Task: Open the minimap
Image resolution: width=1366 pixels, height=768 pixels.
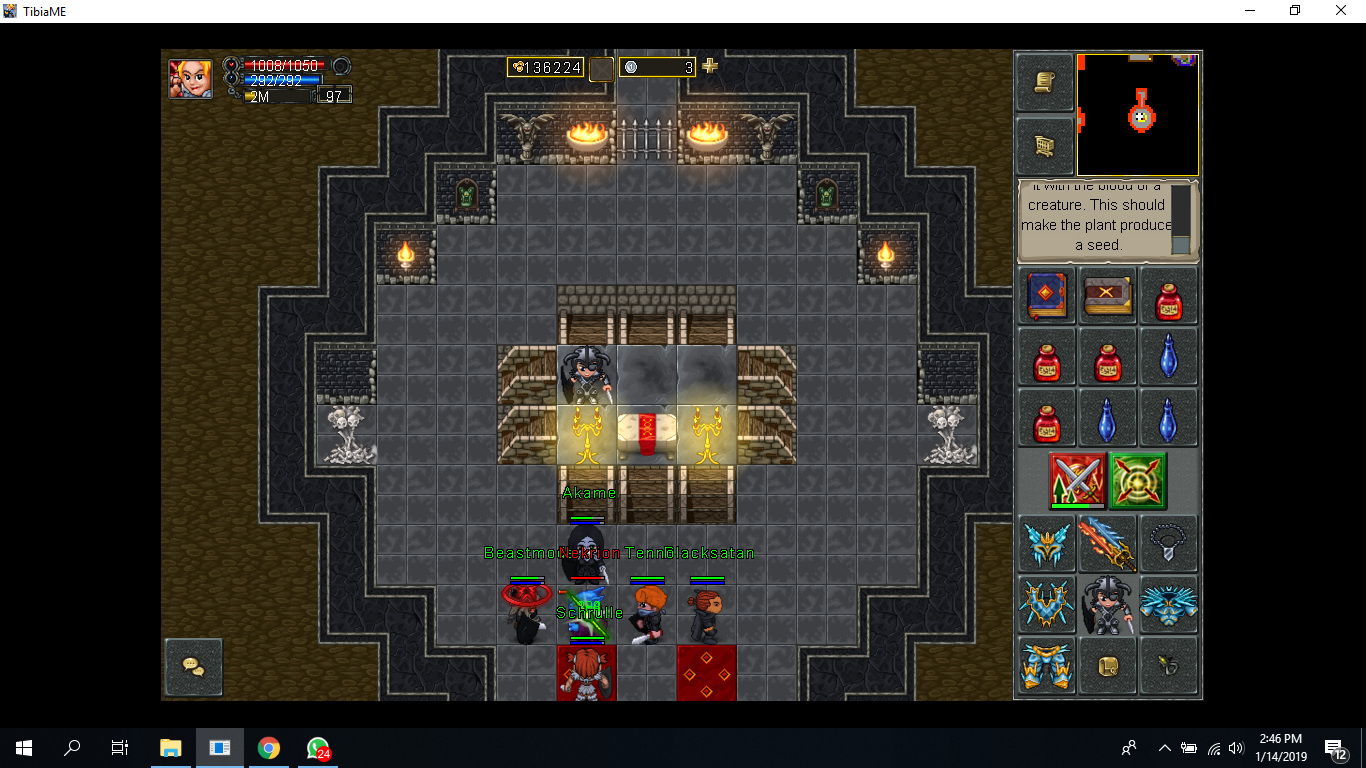Action: (1138, 115)
